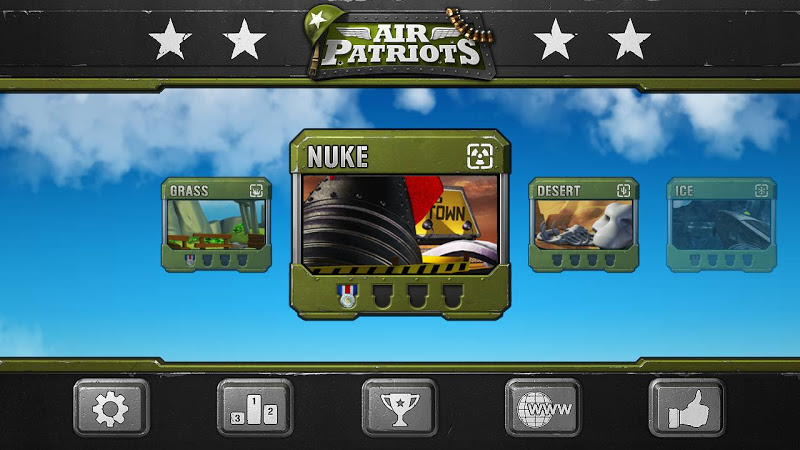The image size is (800, 450).
Task: Show the leaderboard podium button
Action: point(255,407)
